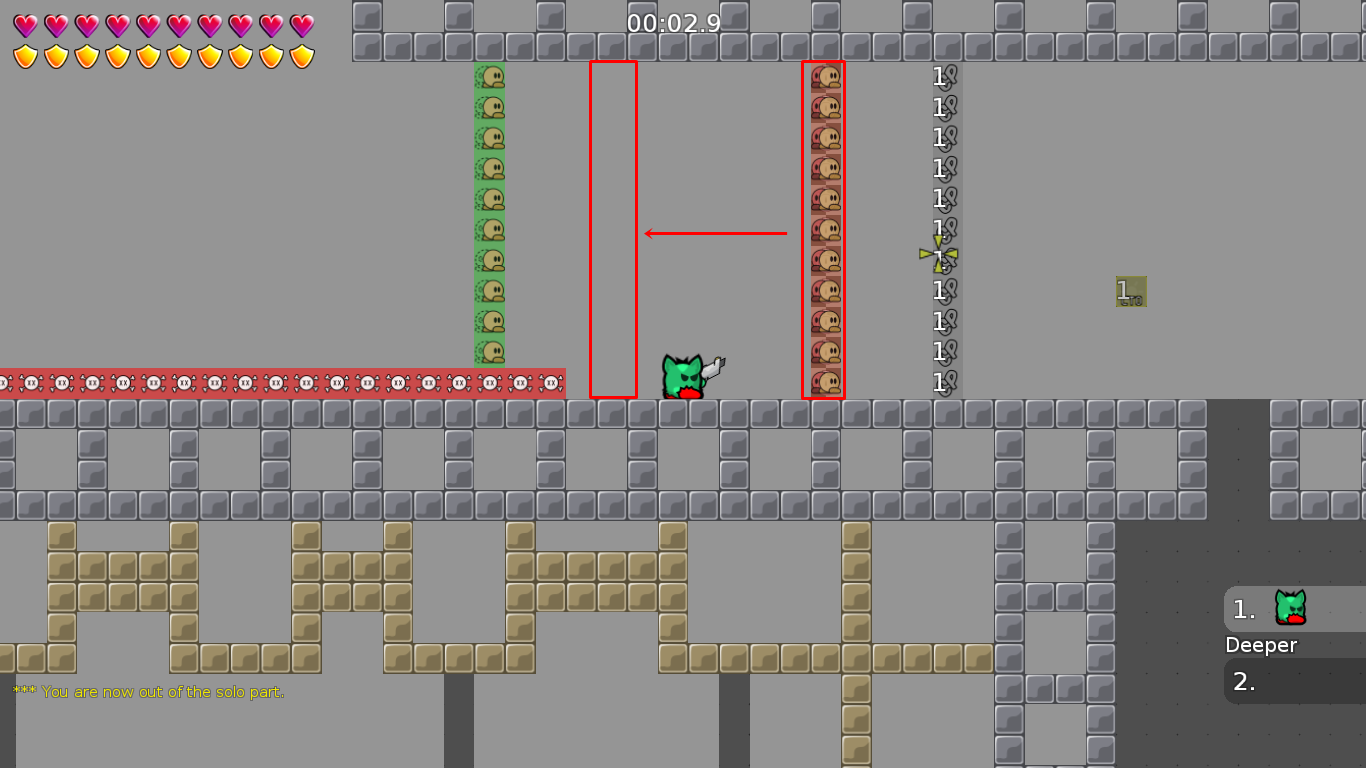Click the tall empty red outlined rectangle
This screenshot has height=768, width=1366.
click(612, 230)
